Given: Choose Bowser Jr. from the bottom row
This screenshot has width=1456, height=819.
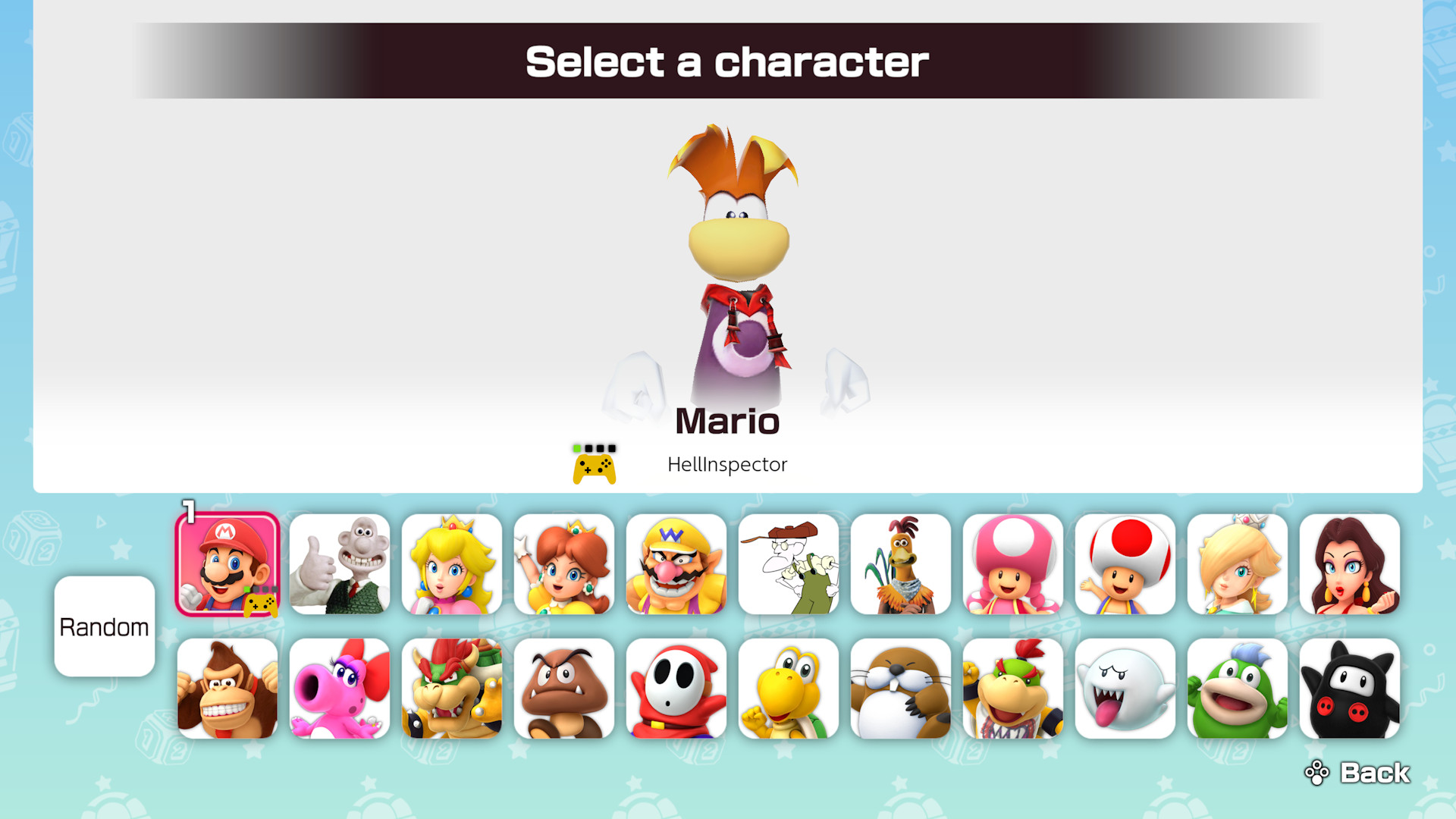Looking at the screenshot, I should [1012, 689].
